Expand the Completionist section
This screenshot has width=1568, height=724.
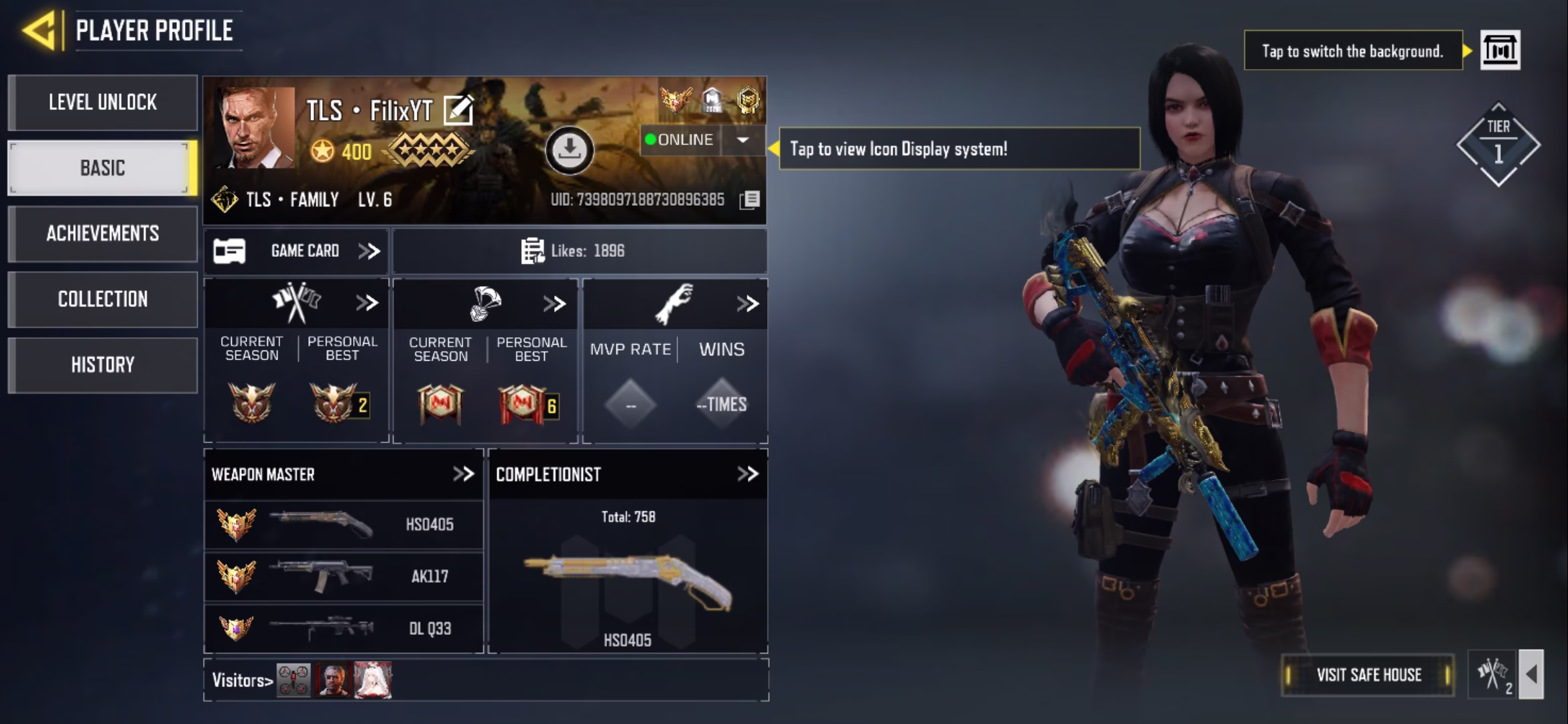click(x=747, y=475)
